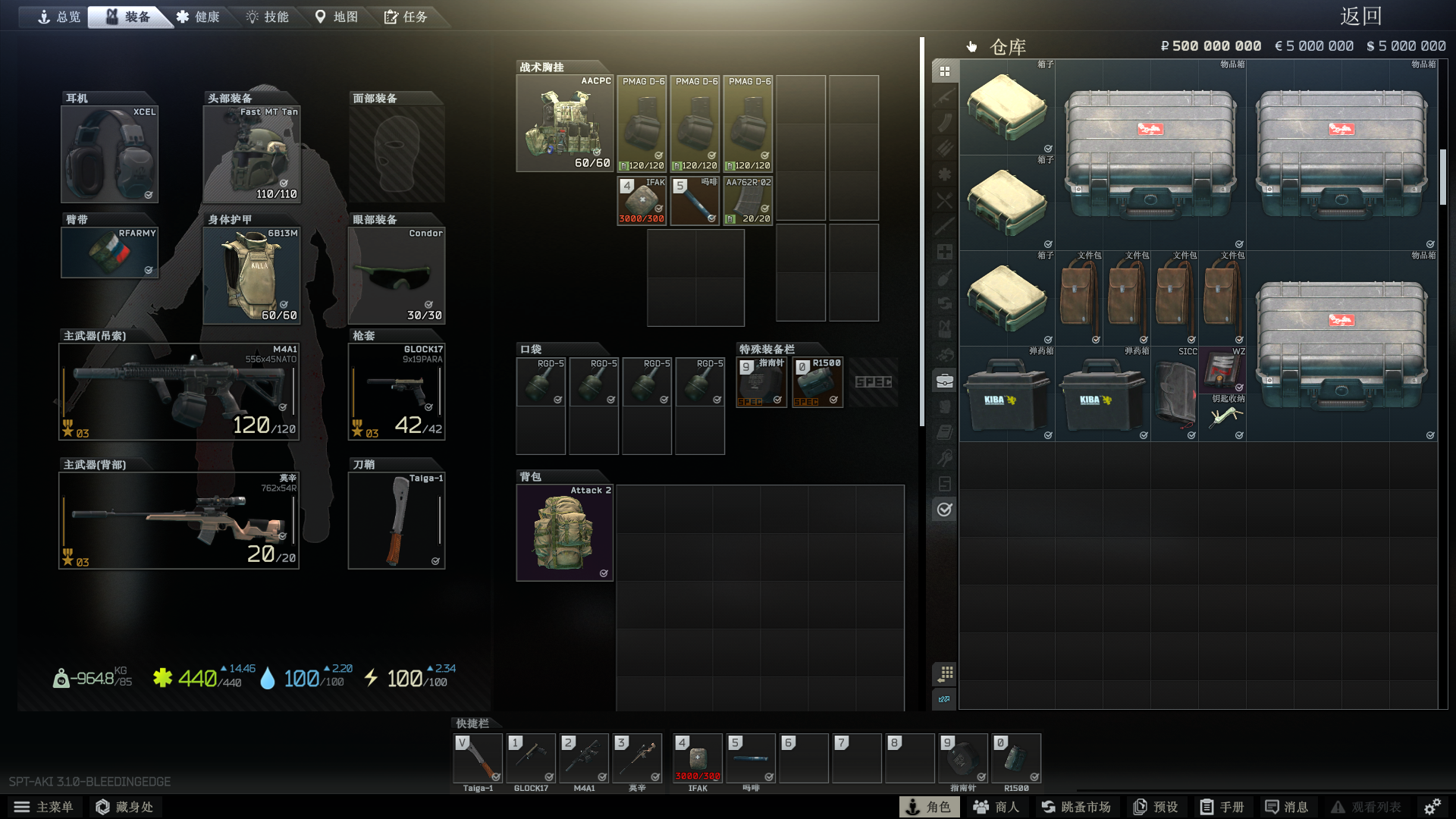Select the M4A1 primary weapon slot
This screenshot has height=819, width=1456.
point(179,392)
